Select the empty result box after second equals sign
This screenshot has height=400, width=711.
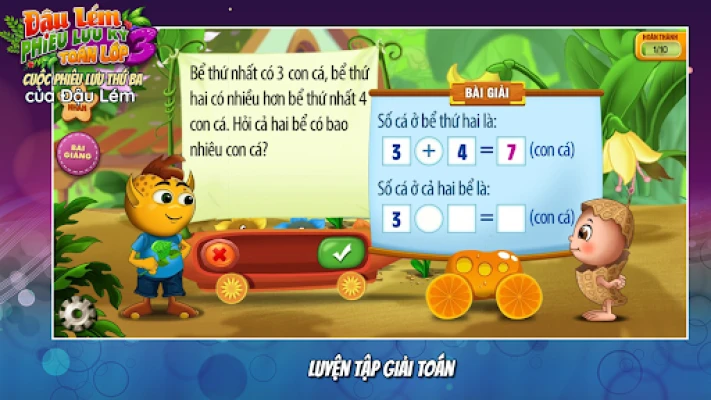pos(511,218)
